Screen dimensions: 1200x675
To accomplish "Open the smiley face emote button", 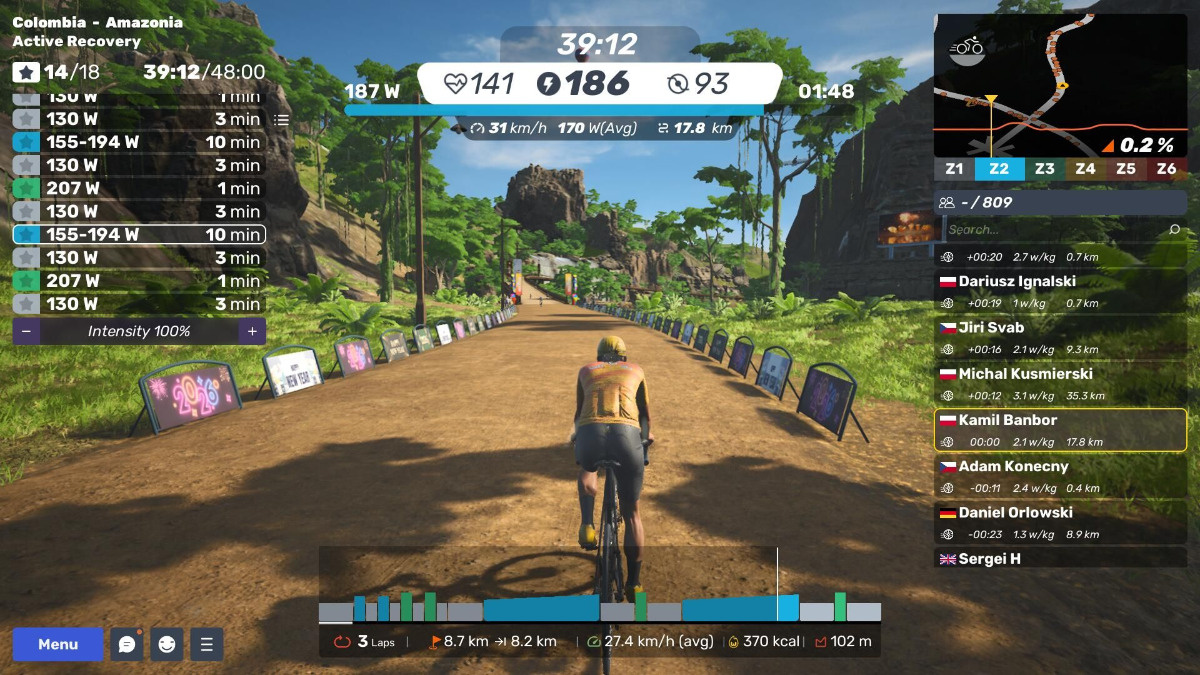I will (167, 644).
